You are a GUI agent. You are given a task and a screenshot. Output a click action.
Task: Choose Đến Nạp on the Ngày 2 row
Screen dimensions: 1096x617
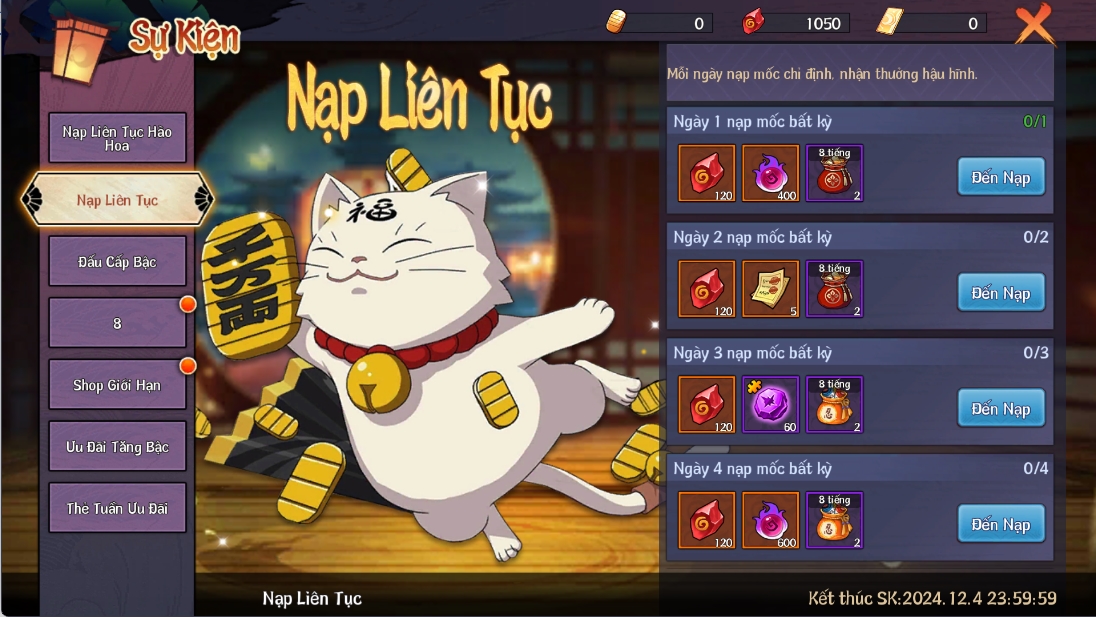(1000, 293)
